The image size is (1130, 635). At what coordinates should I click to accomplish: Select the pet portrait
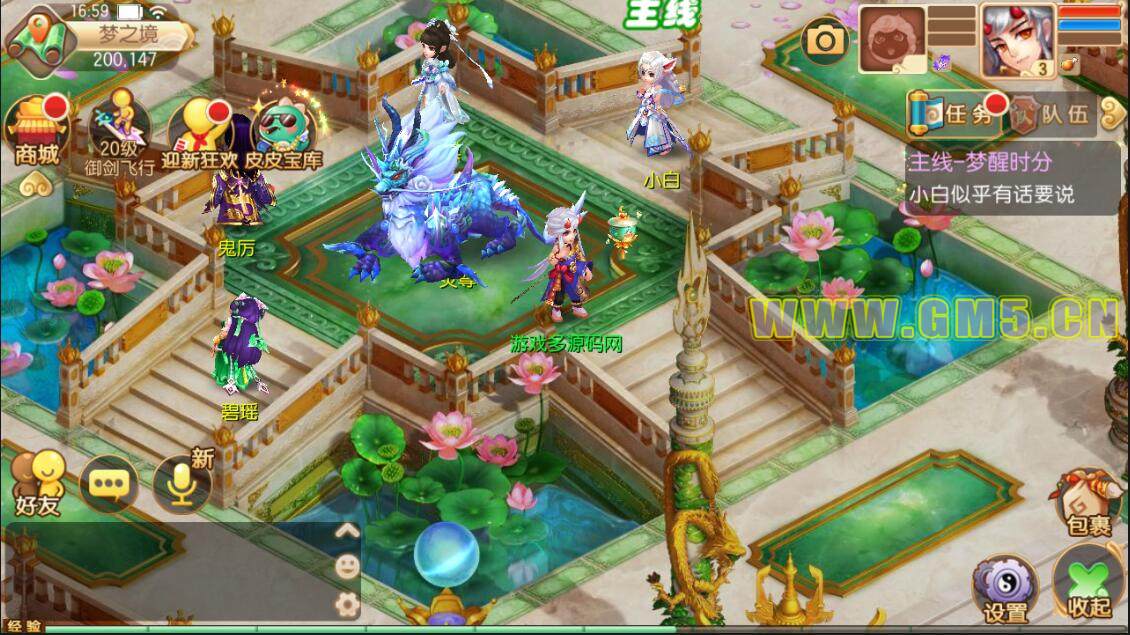tap(892, 39)
